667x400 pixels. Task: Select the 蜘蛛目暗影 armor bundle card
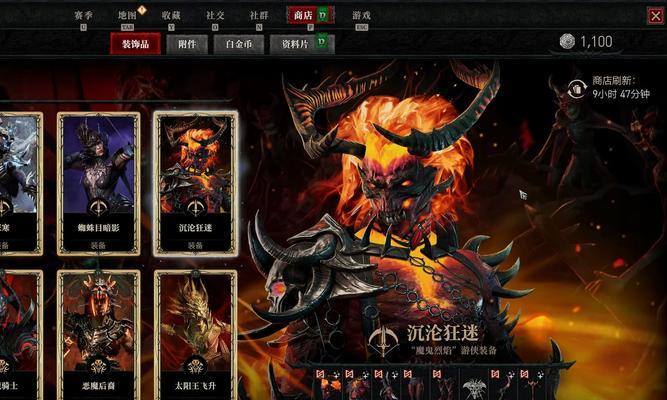(97, 182)
